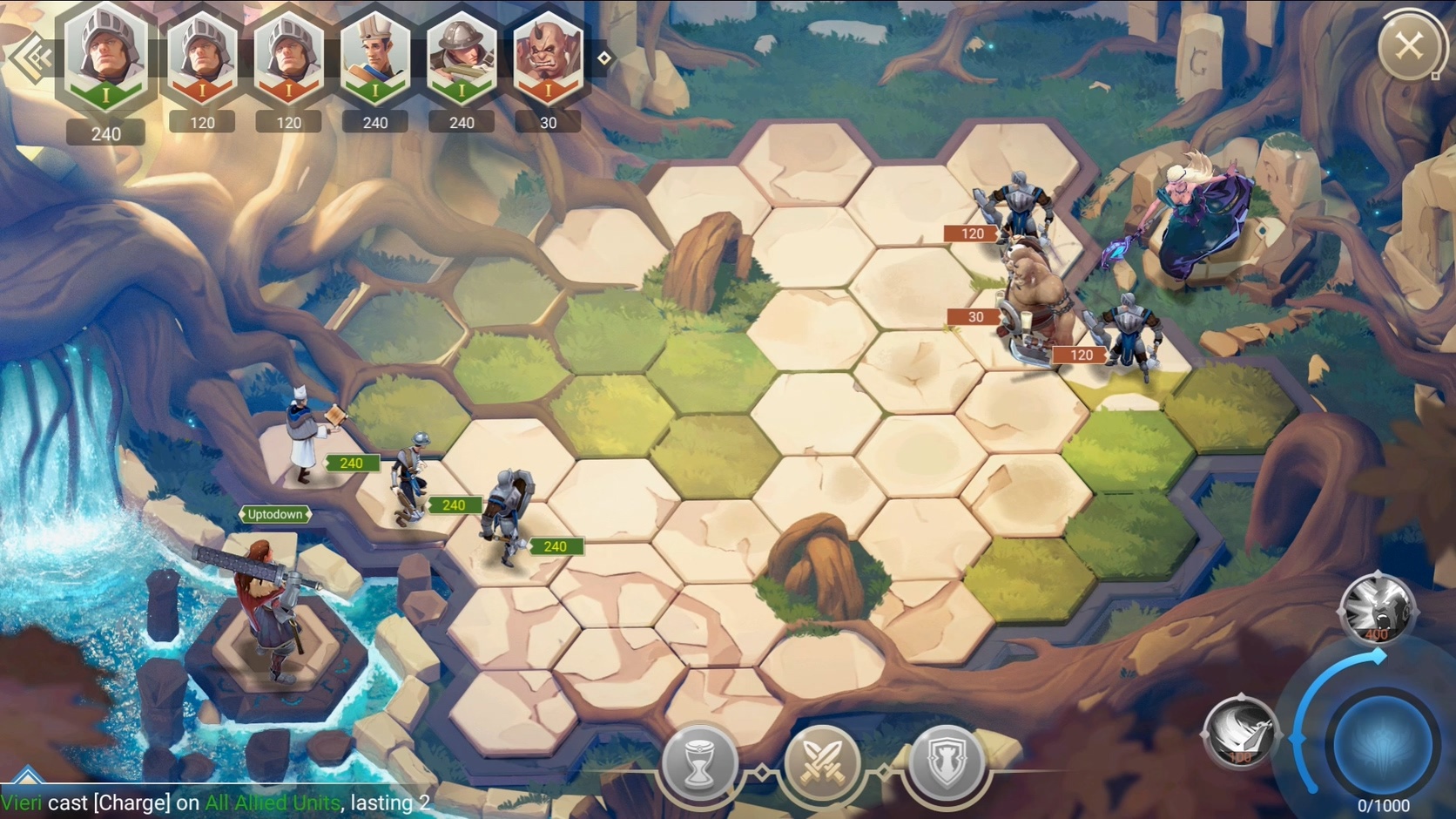Activate the crossed swords attack action

(x=822, y=763)
